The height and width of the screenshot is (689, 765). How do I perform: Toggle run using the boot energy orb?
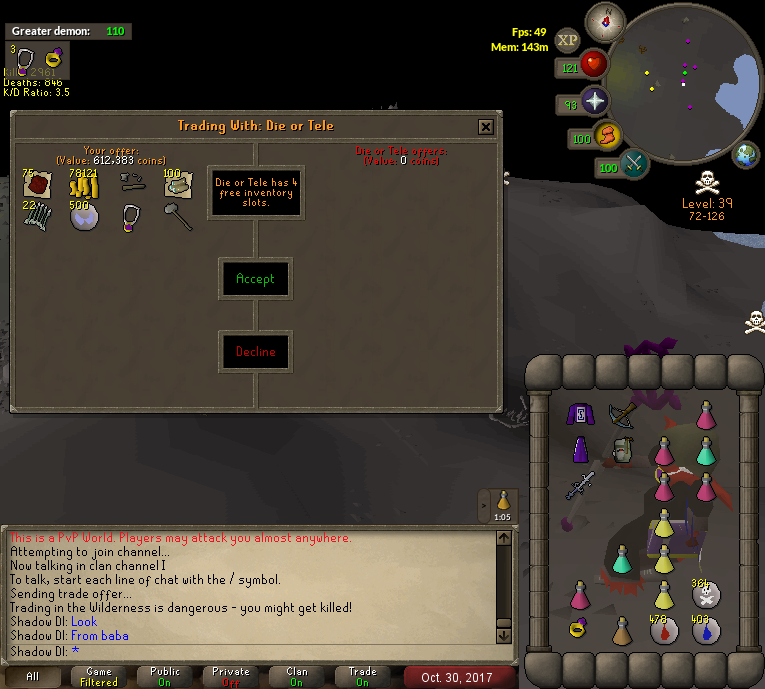tap(606, 136)
